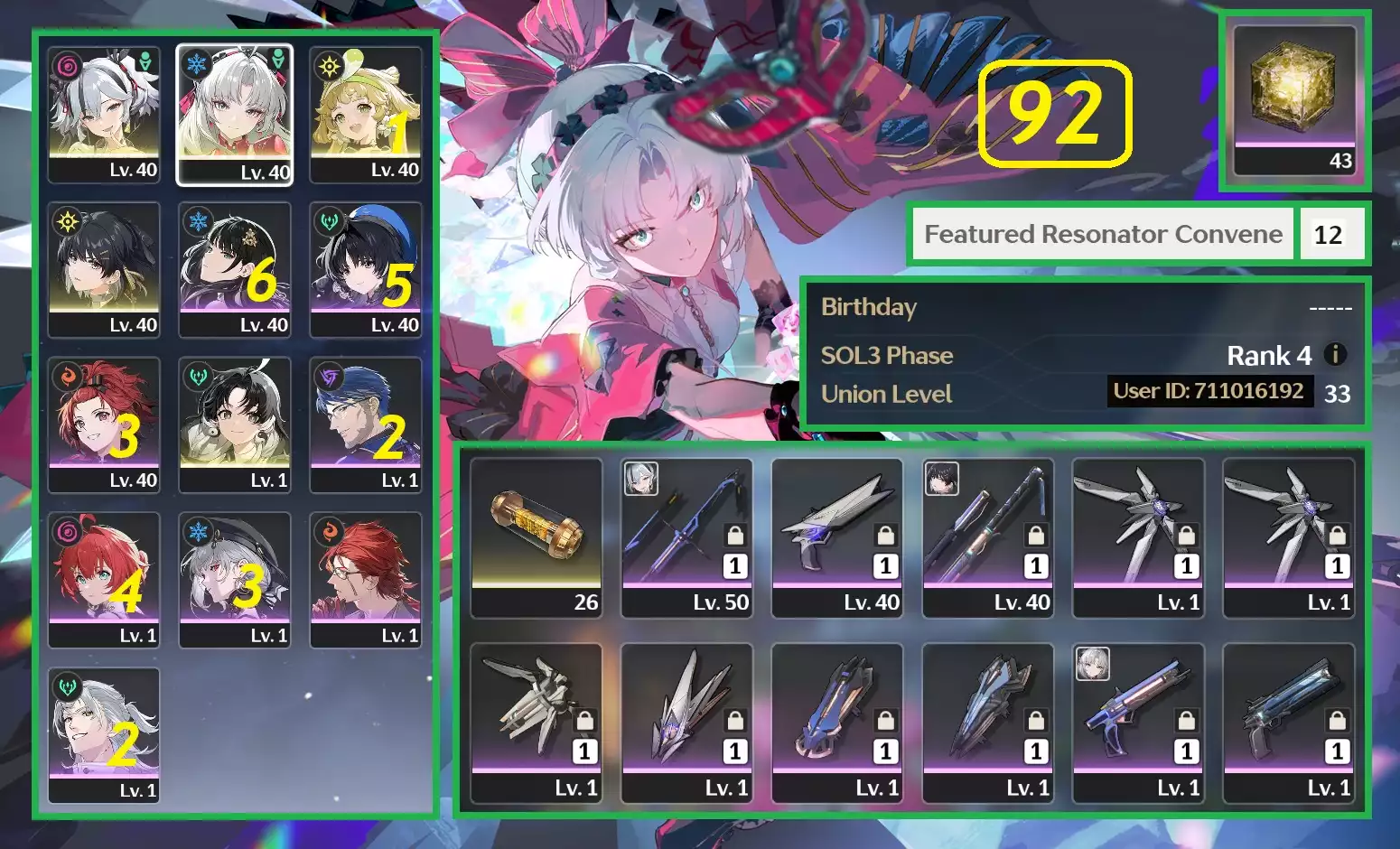1400x849 pixels.
Task: Select the Lv. 40 sword with dark-haired portrait
Action: pos(987,538)
